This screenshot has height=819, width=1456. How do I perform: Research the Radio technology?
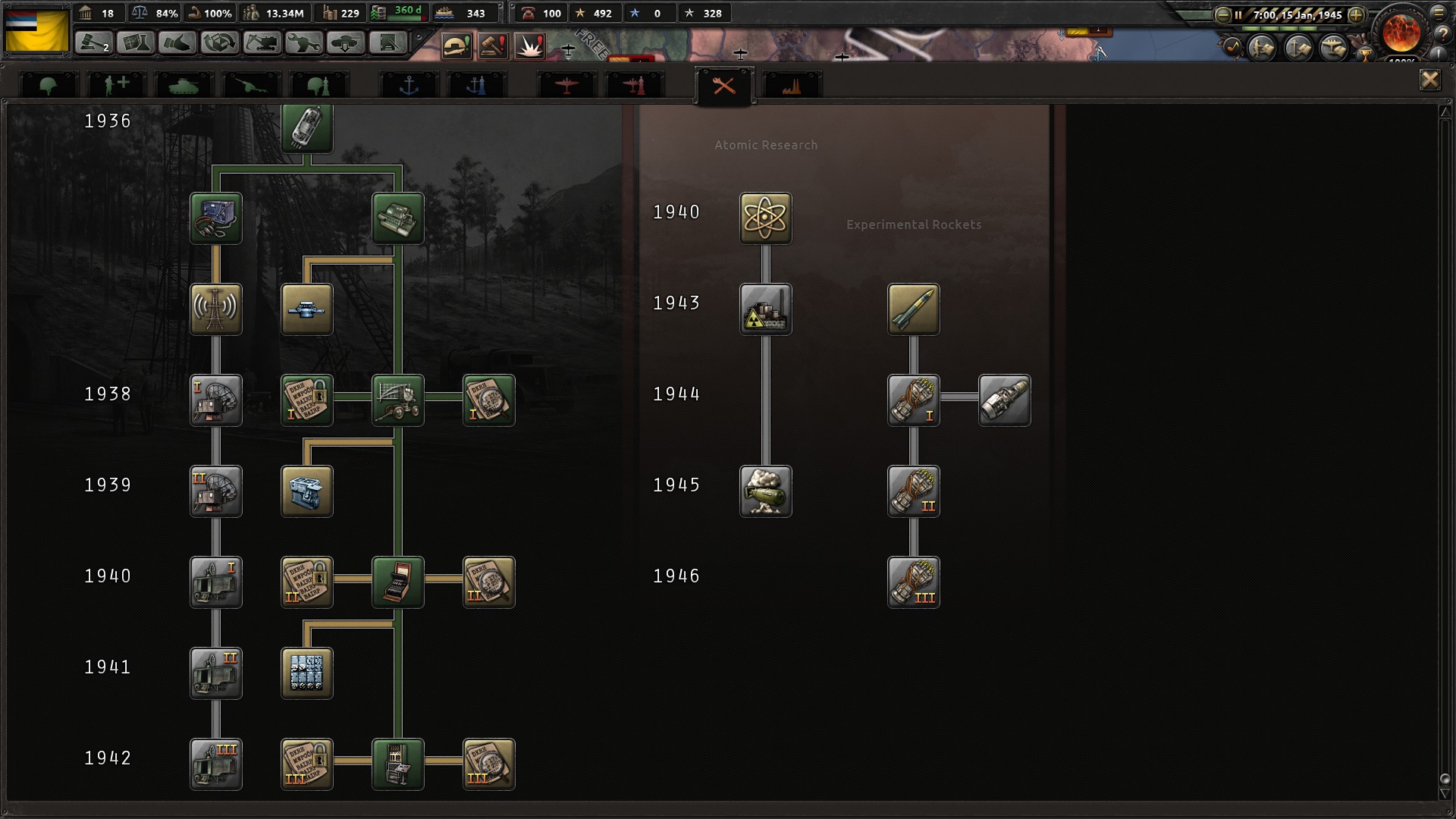(216, 309)
